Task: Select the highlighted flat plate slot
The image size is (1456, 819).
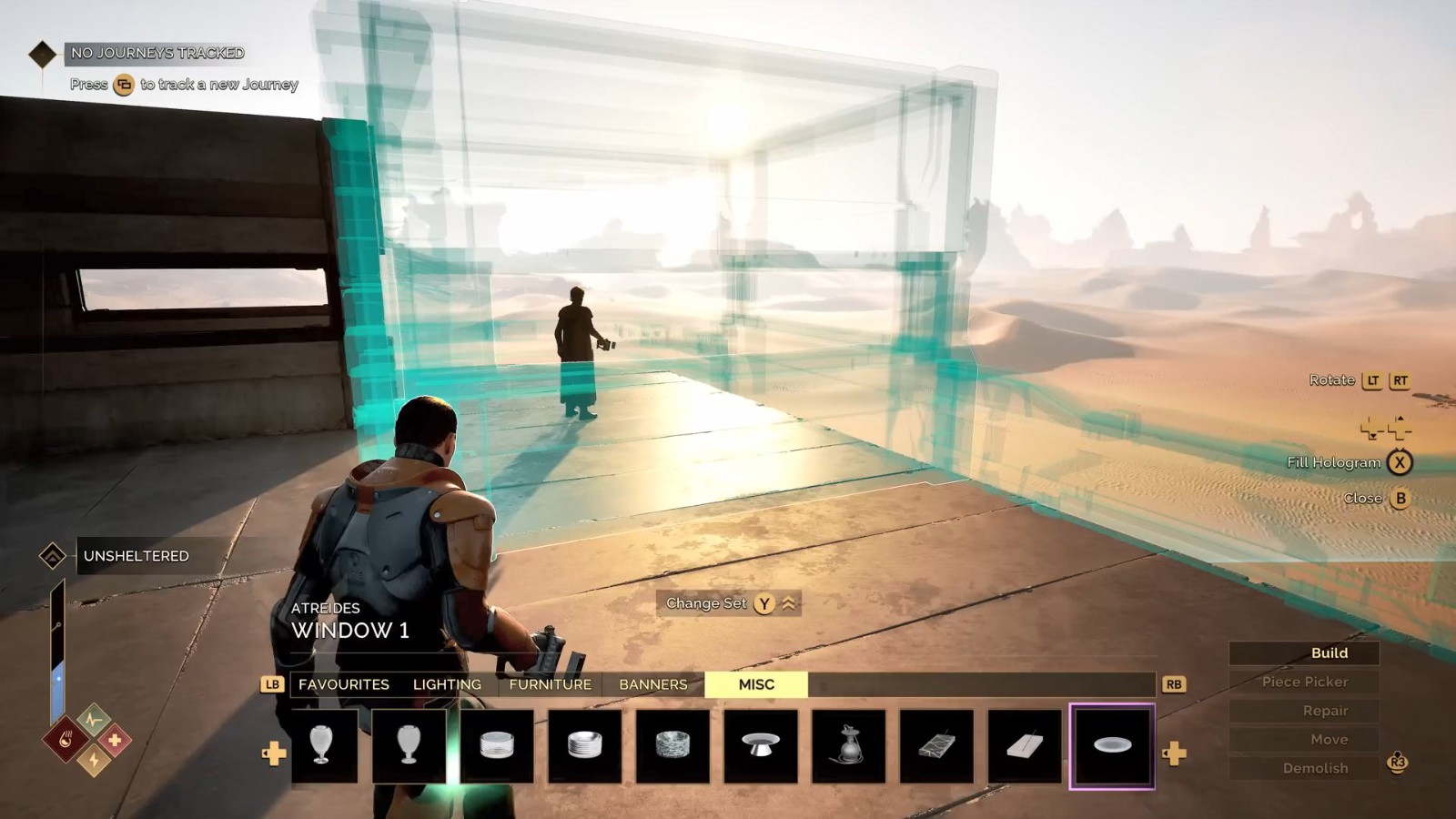Action: pyautogui.click(x=1112, y=746)
